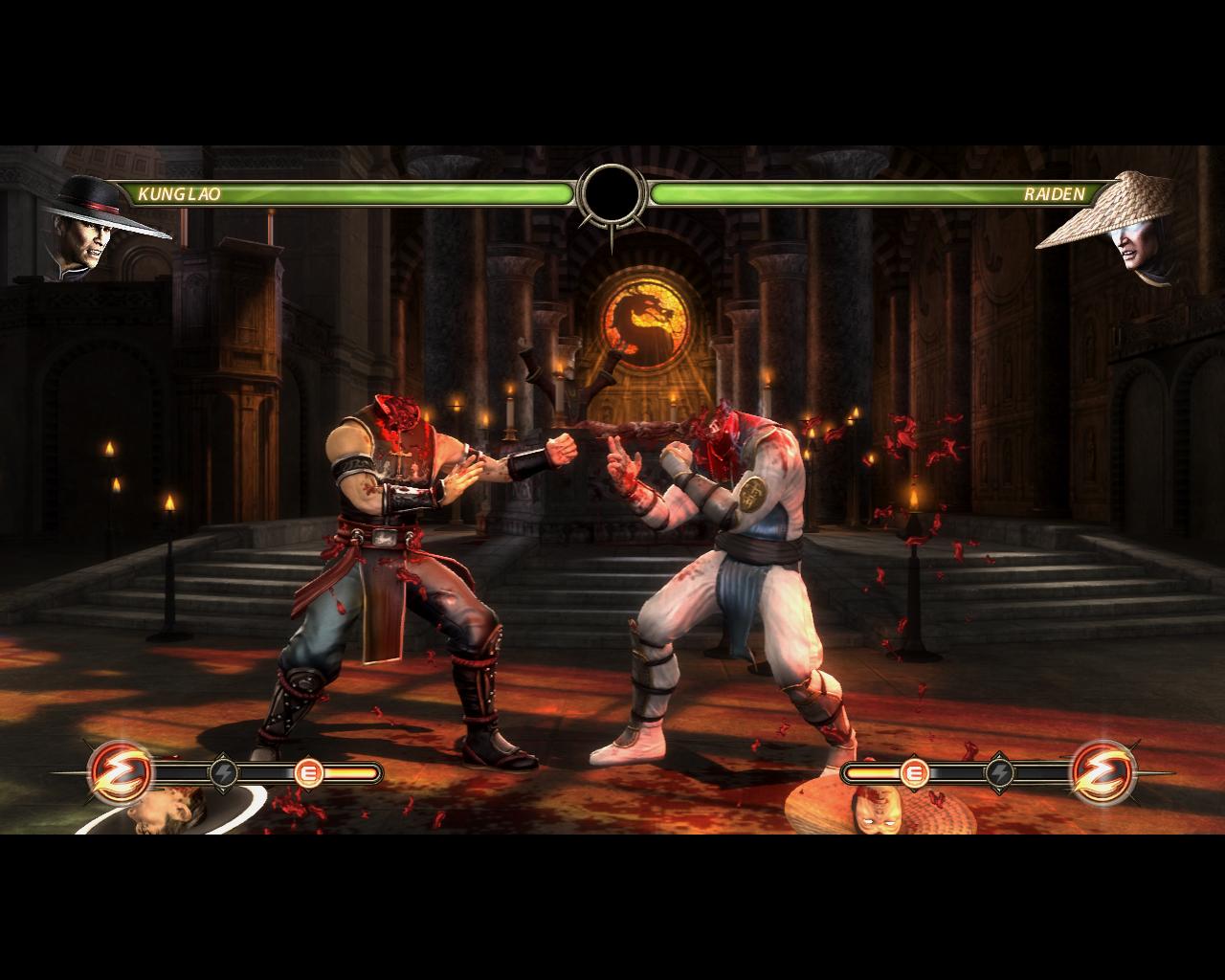Click the round timer circle between health bars
The width and height of the screenshot is (1225, 980).
[x=612, y=194]
